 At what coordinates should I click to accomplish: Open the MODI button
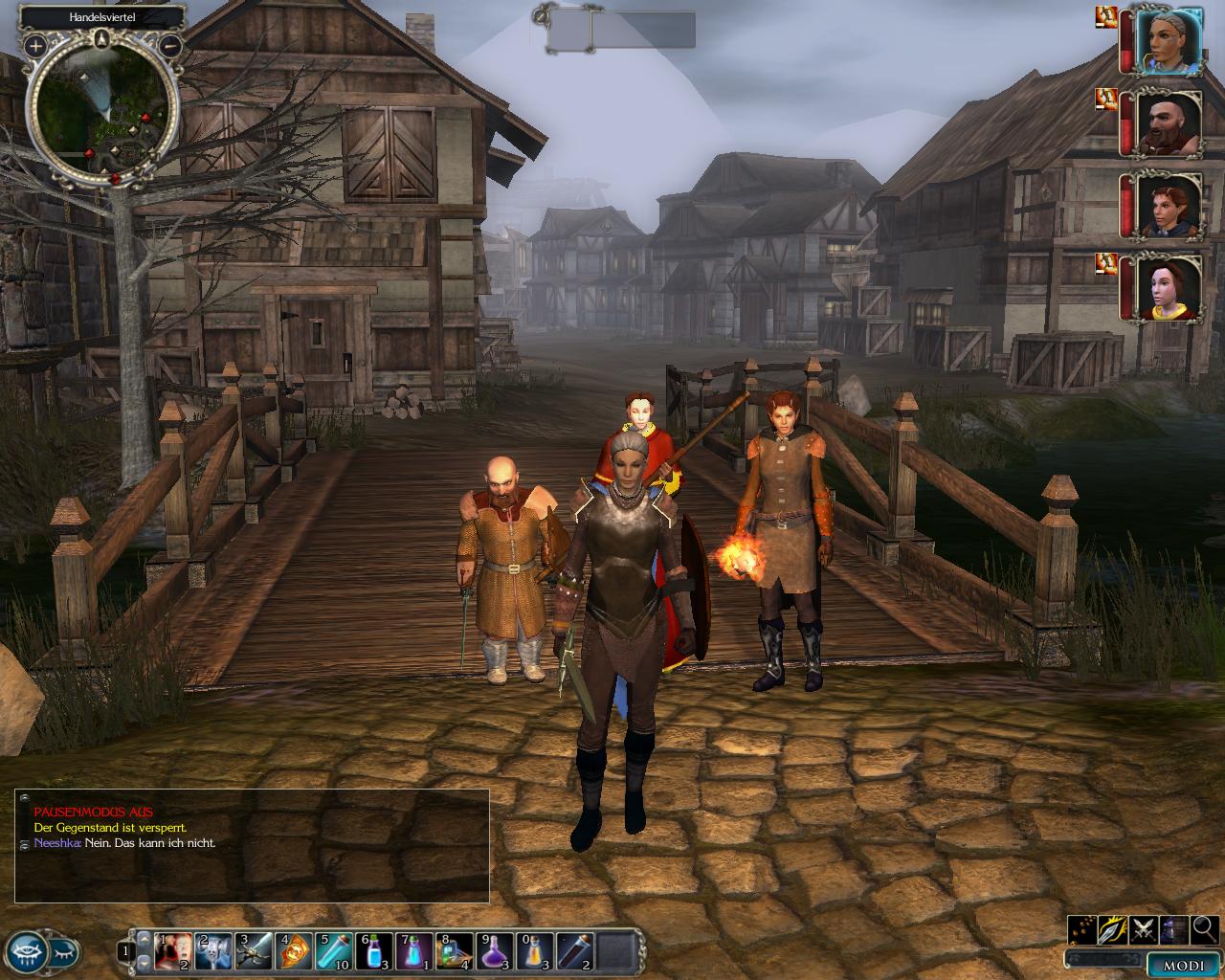[1183, 966]
